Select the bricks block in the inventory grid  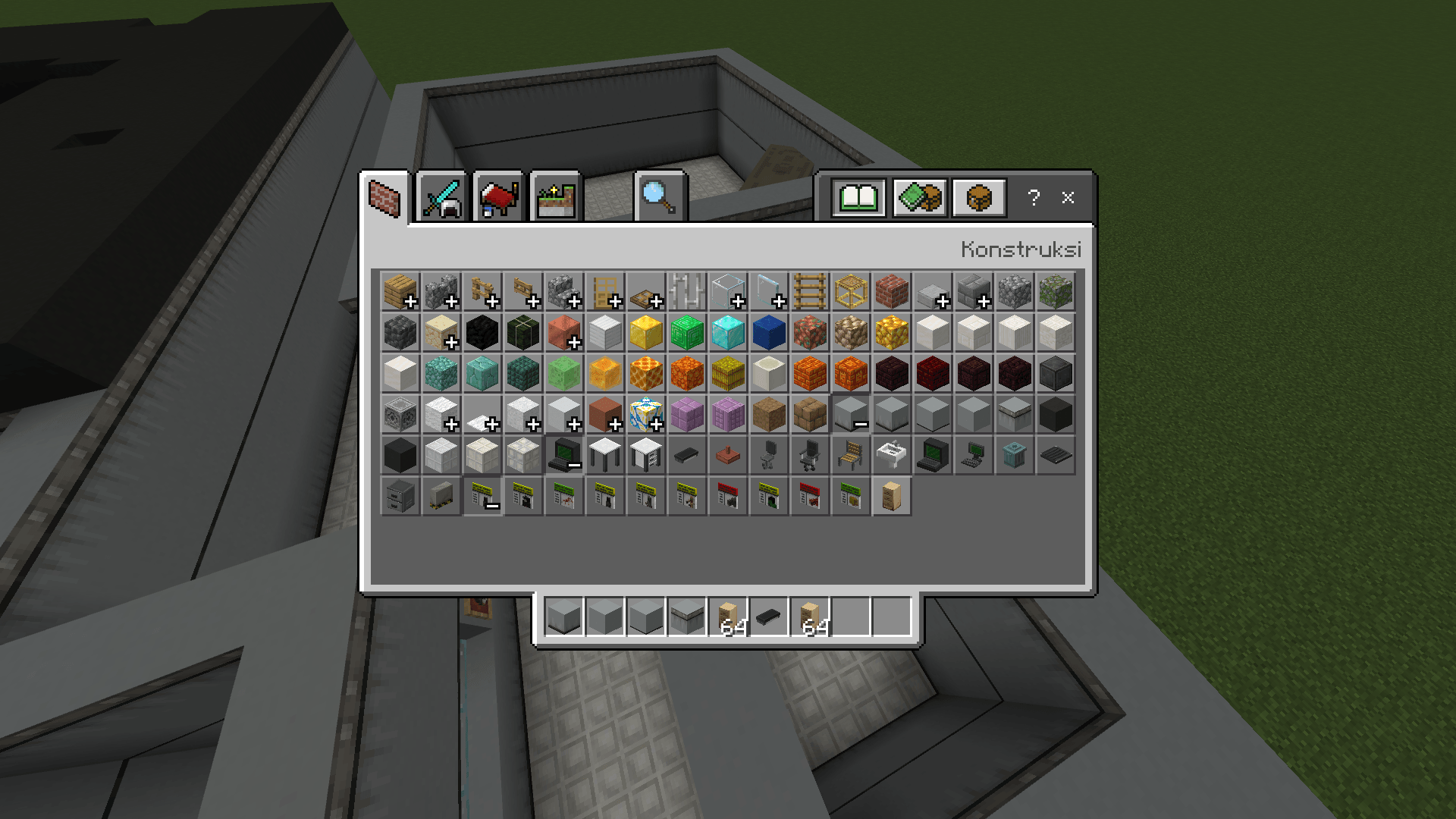click(x=893, y=292)
